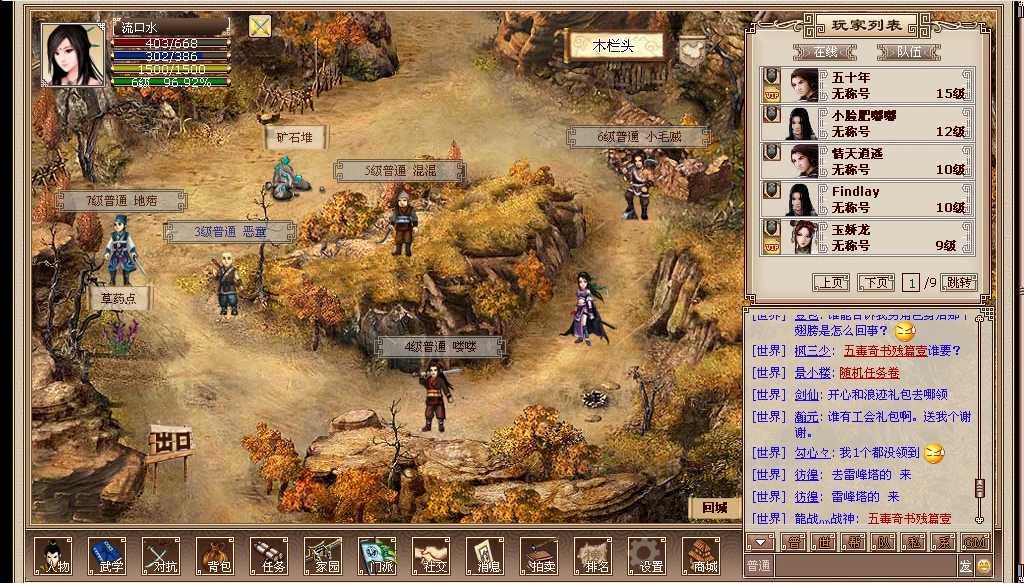Open the 背包 backpack inventory
Image resolution: width=1024 pixels, height=583 pixels.
click(215, 555)
